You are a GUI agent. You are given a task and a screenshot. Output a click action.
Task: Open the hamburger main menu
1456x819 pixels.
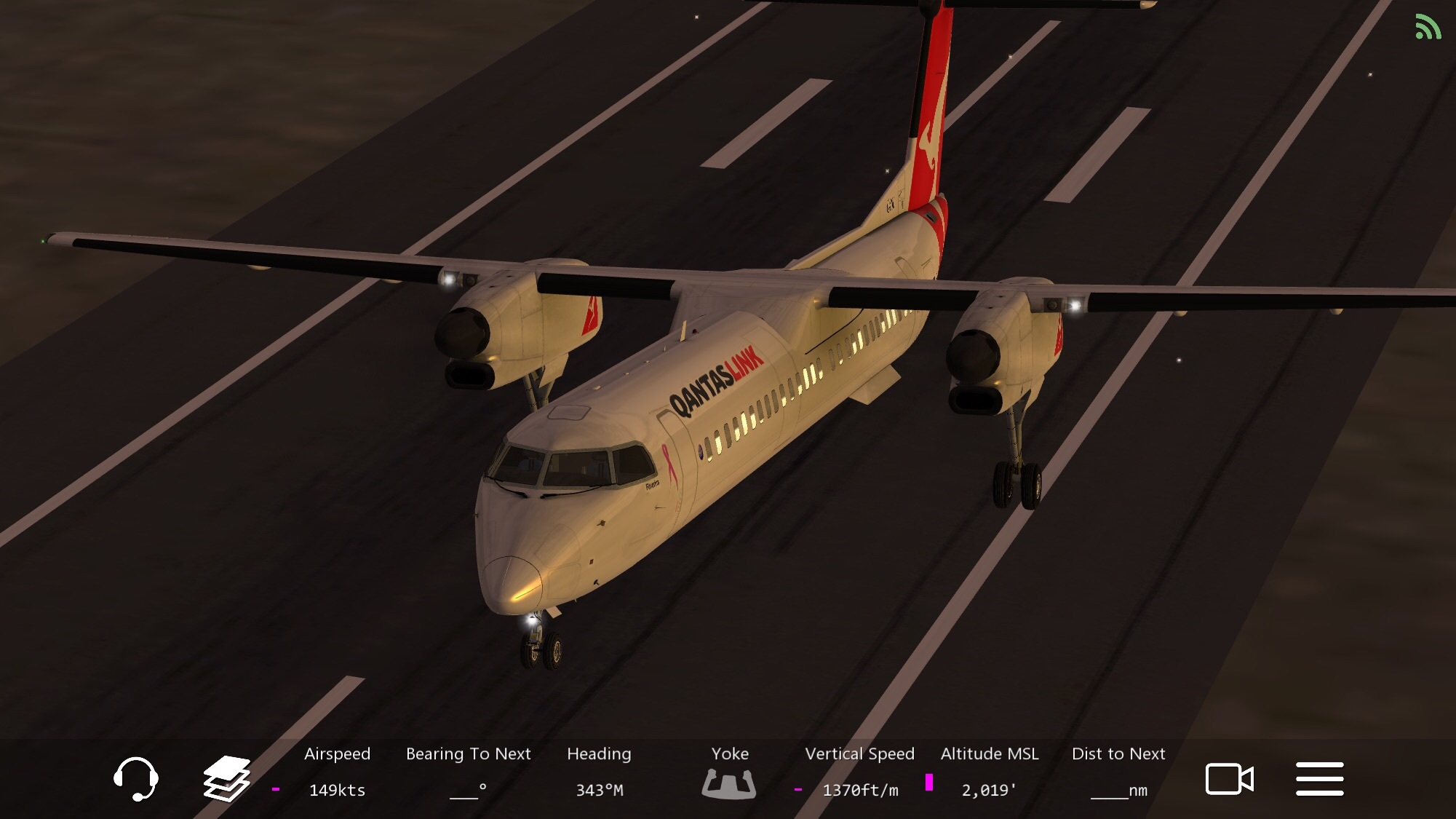pos(1319,779)
